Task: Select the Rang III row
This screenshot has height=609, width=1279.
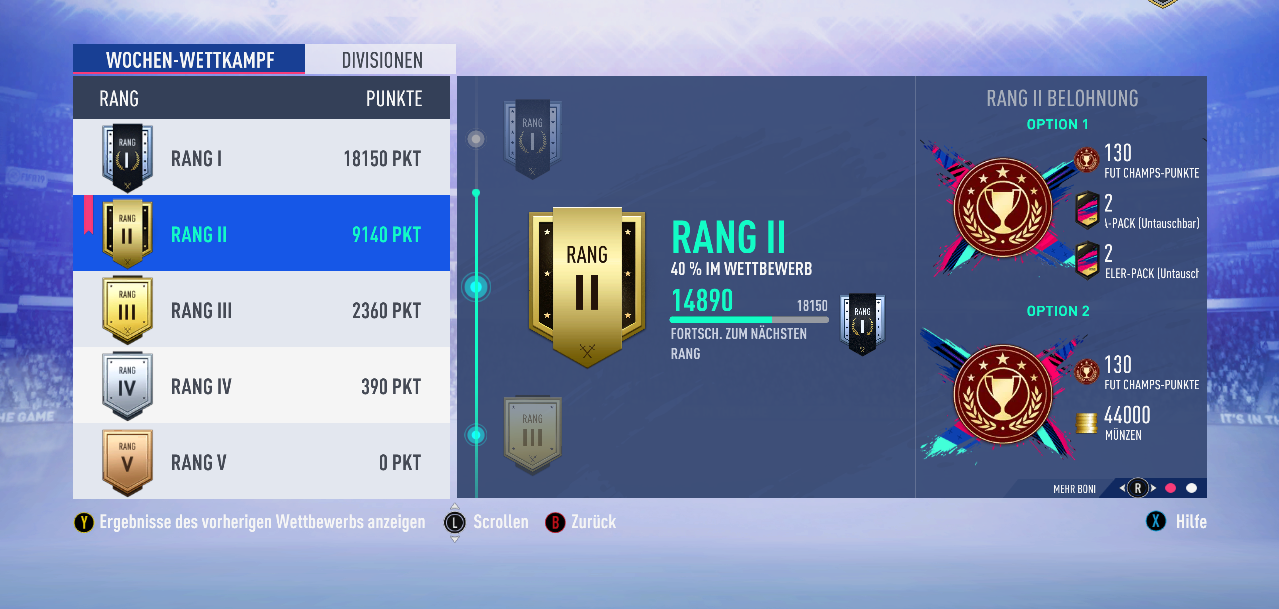Action: [261, 310]
